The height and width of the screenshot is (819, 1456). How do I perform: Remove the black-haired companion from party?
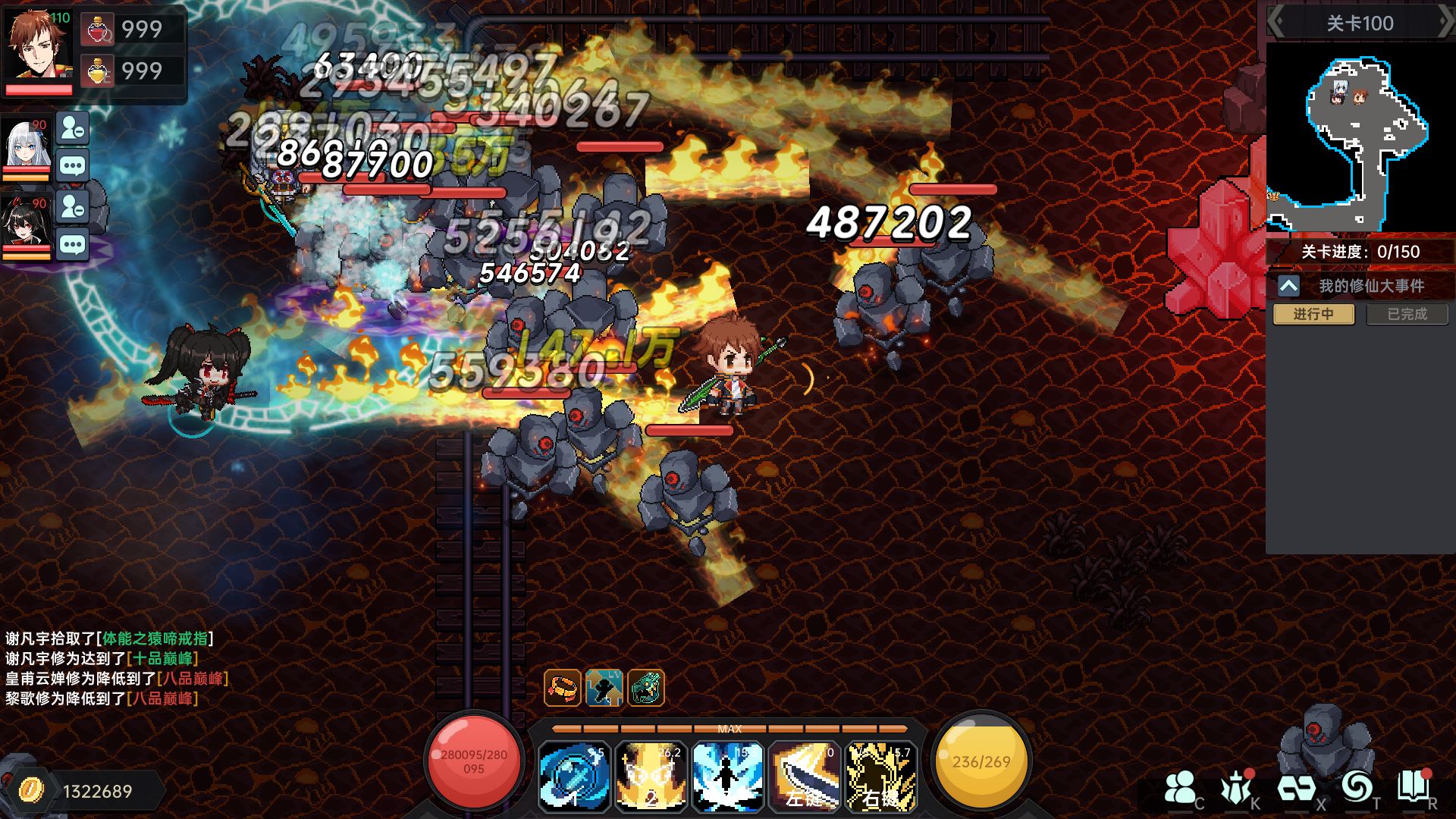[x=73, y=207]
